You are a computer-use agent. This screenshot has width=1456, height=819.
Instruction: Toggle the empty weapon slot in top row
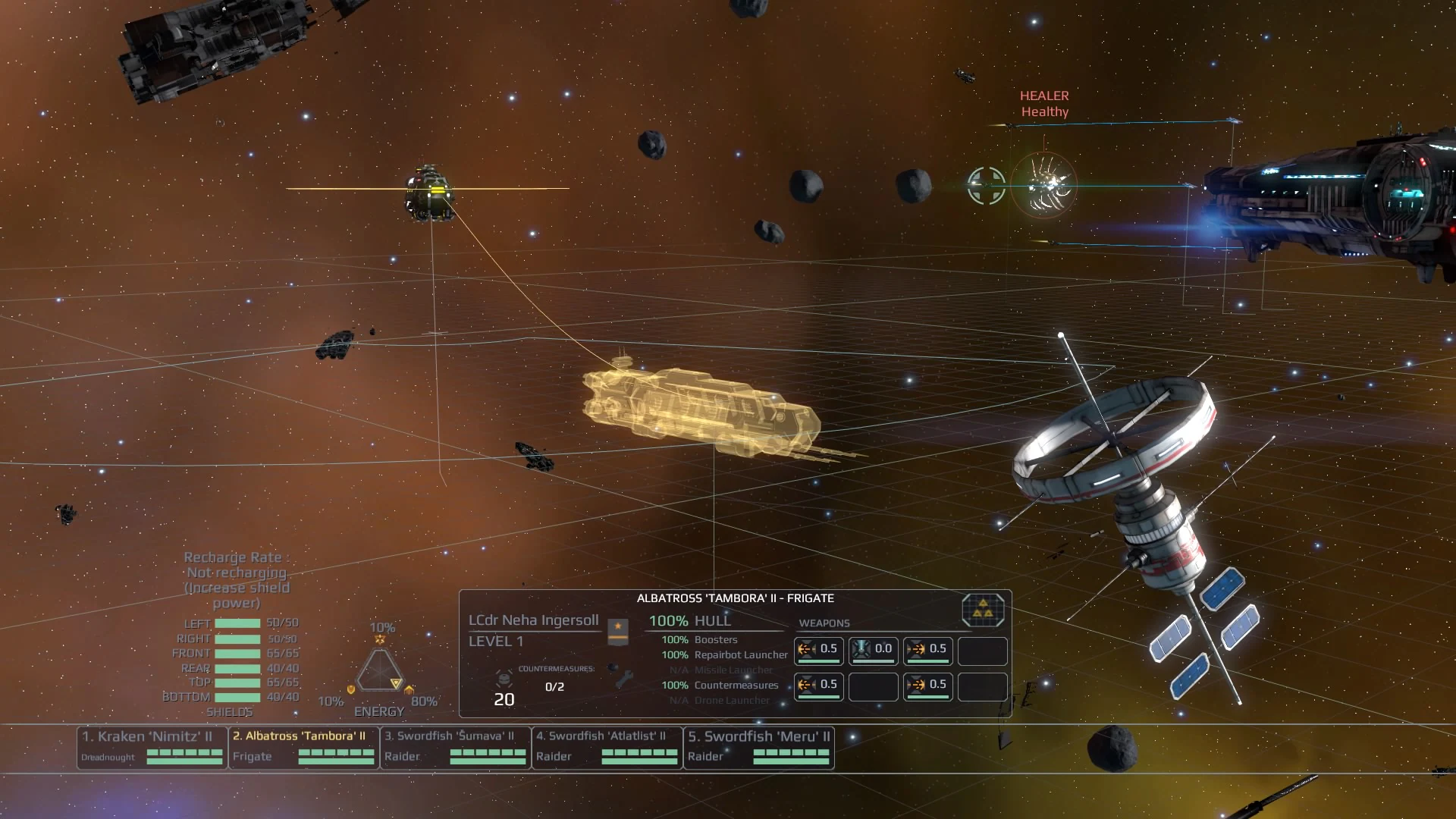coord(982,650)
